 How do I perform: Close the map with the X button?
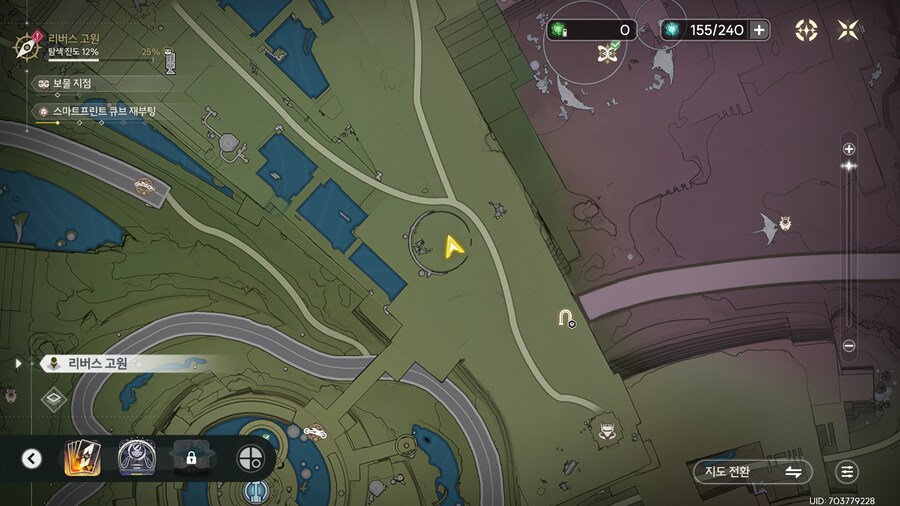(848, 30)
